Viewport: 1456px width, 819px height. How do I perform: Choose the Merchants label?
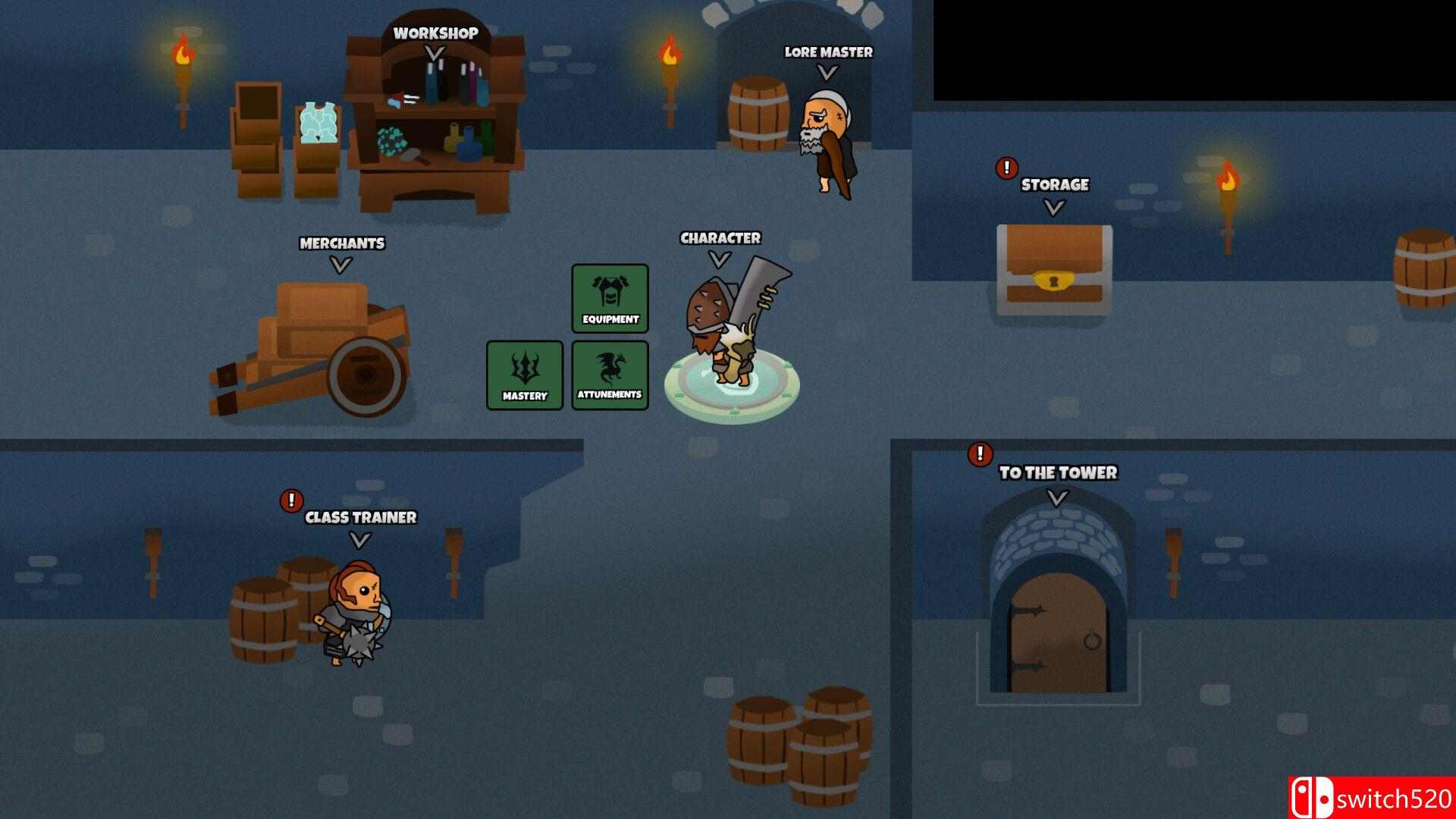[x=342, y=243]
